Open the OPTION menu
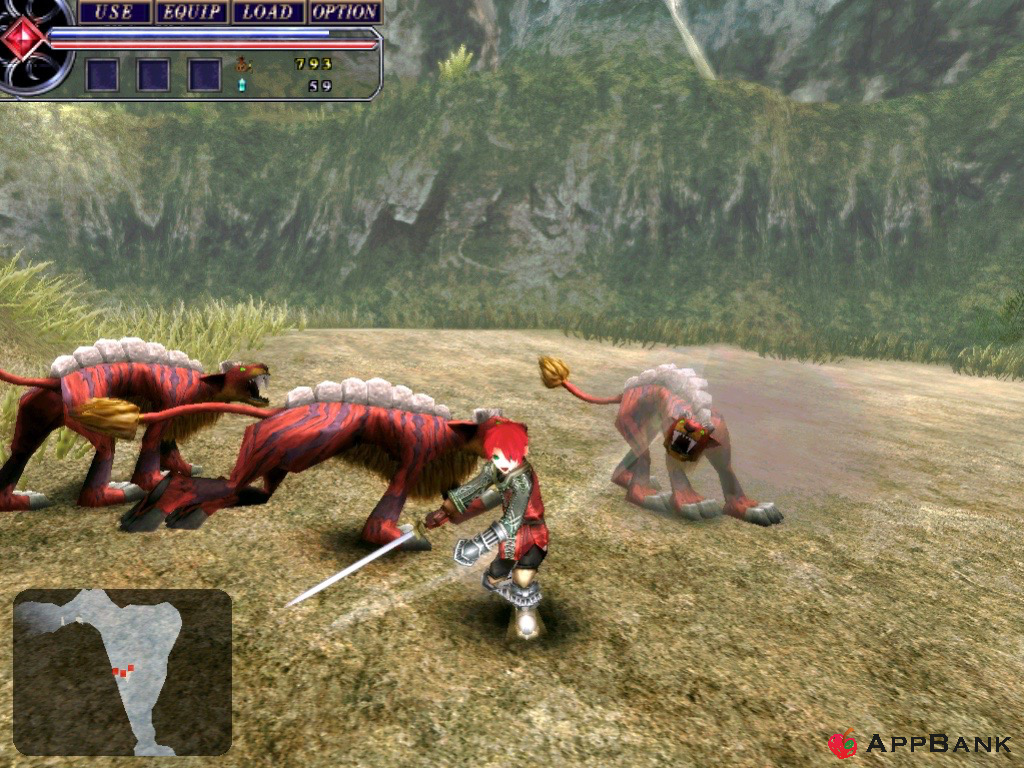Screen dimensions: 1024x768 click(345, 12)
